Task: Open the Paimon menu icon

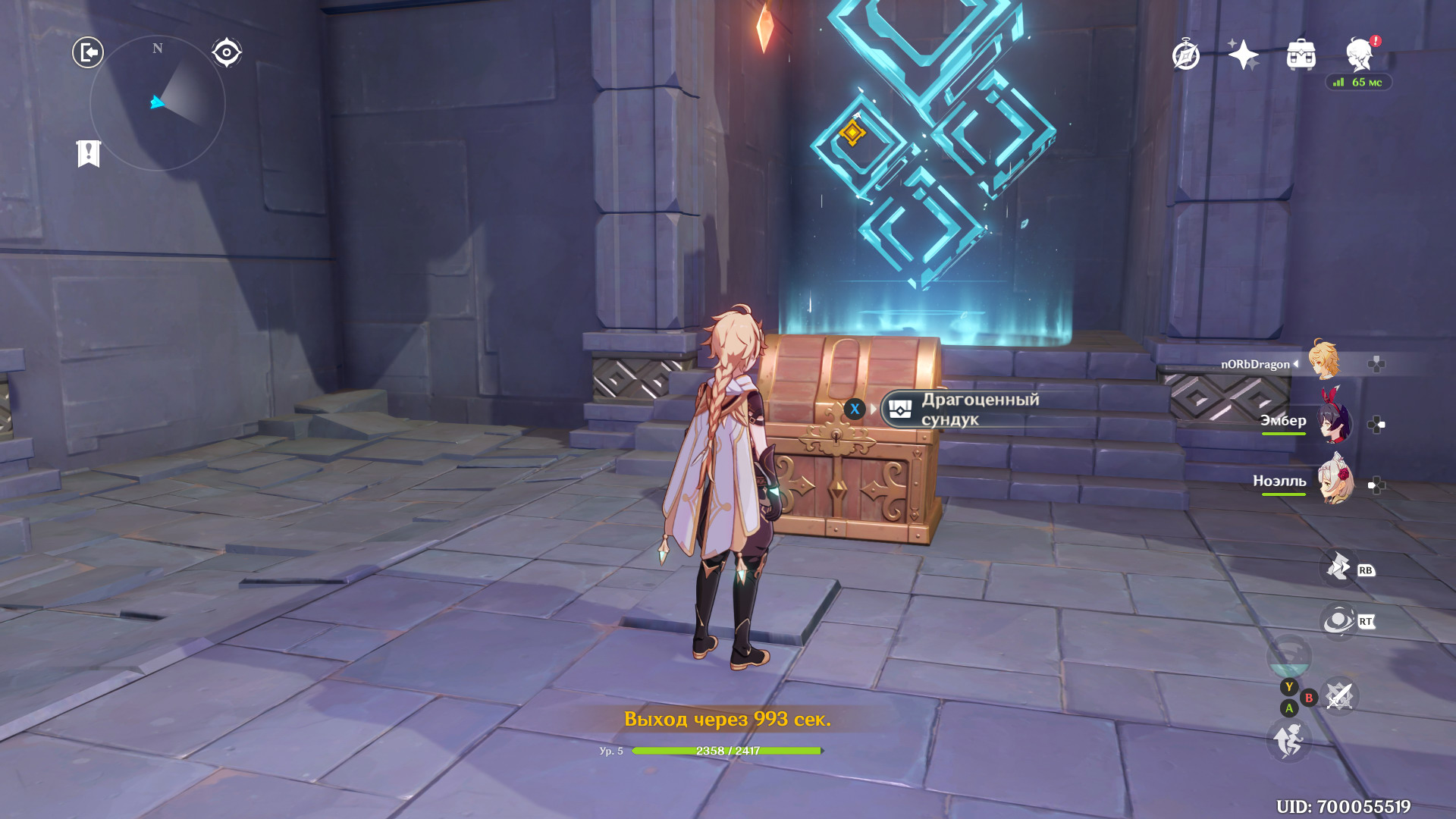Action: (1360, 54)
